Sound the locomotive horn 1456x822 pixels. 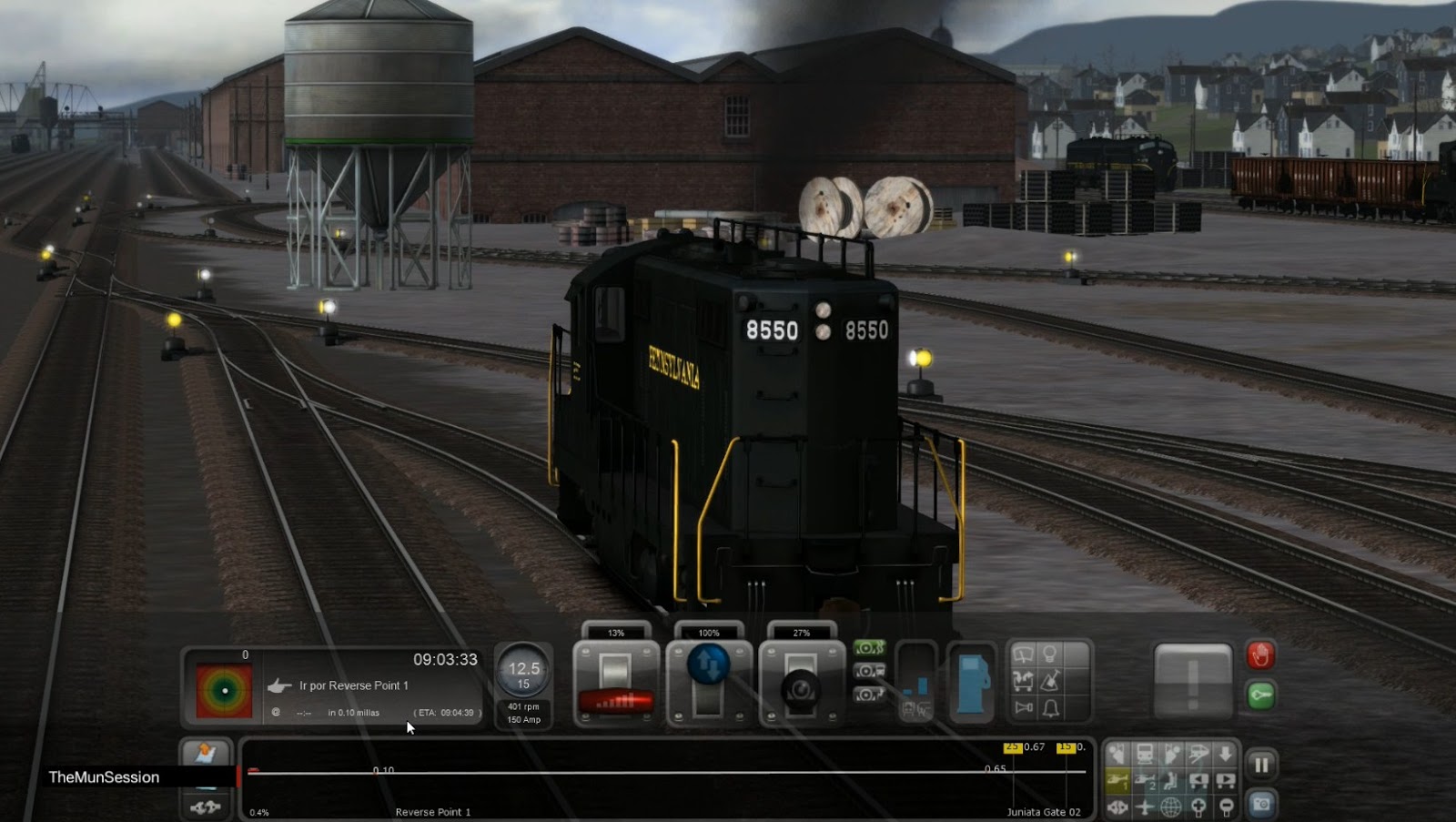pos(1024,706)
